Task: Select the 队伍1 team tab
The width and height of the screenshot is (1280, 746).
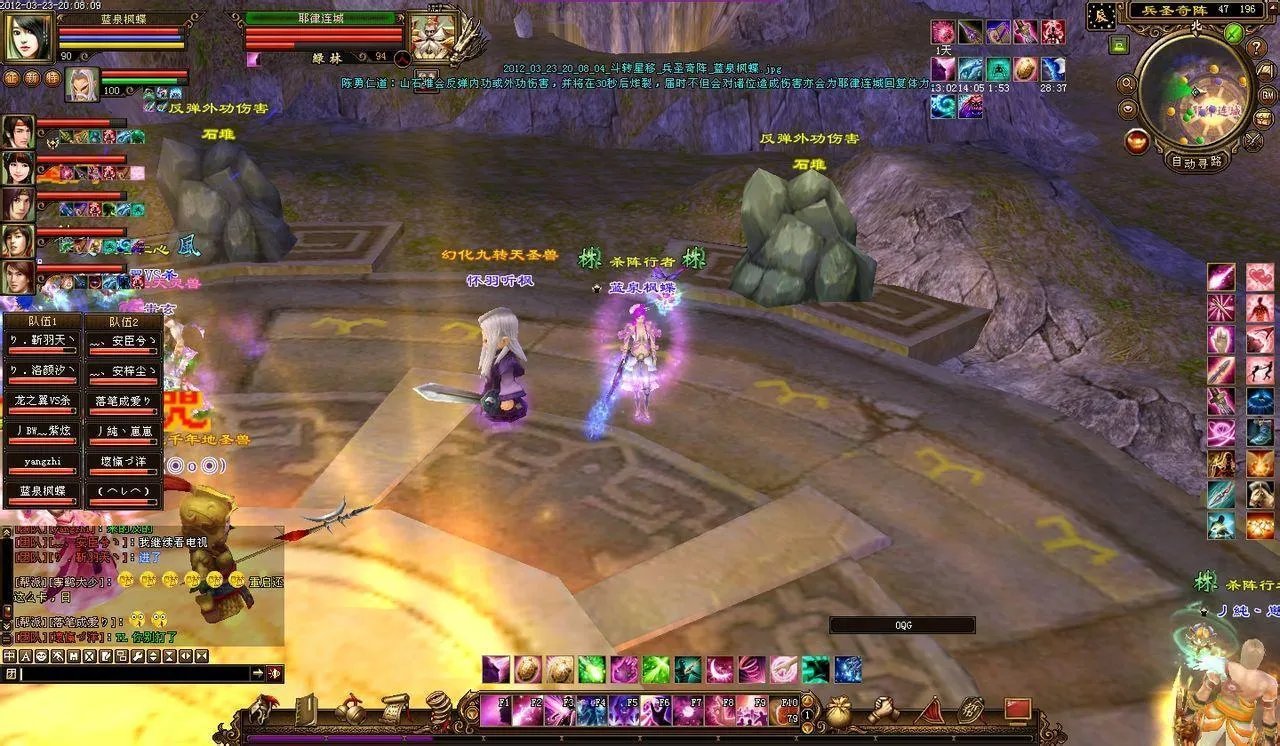Action: pos(41,322)
